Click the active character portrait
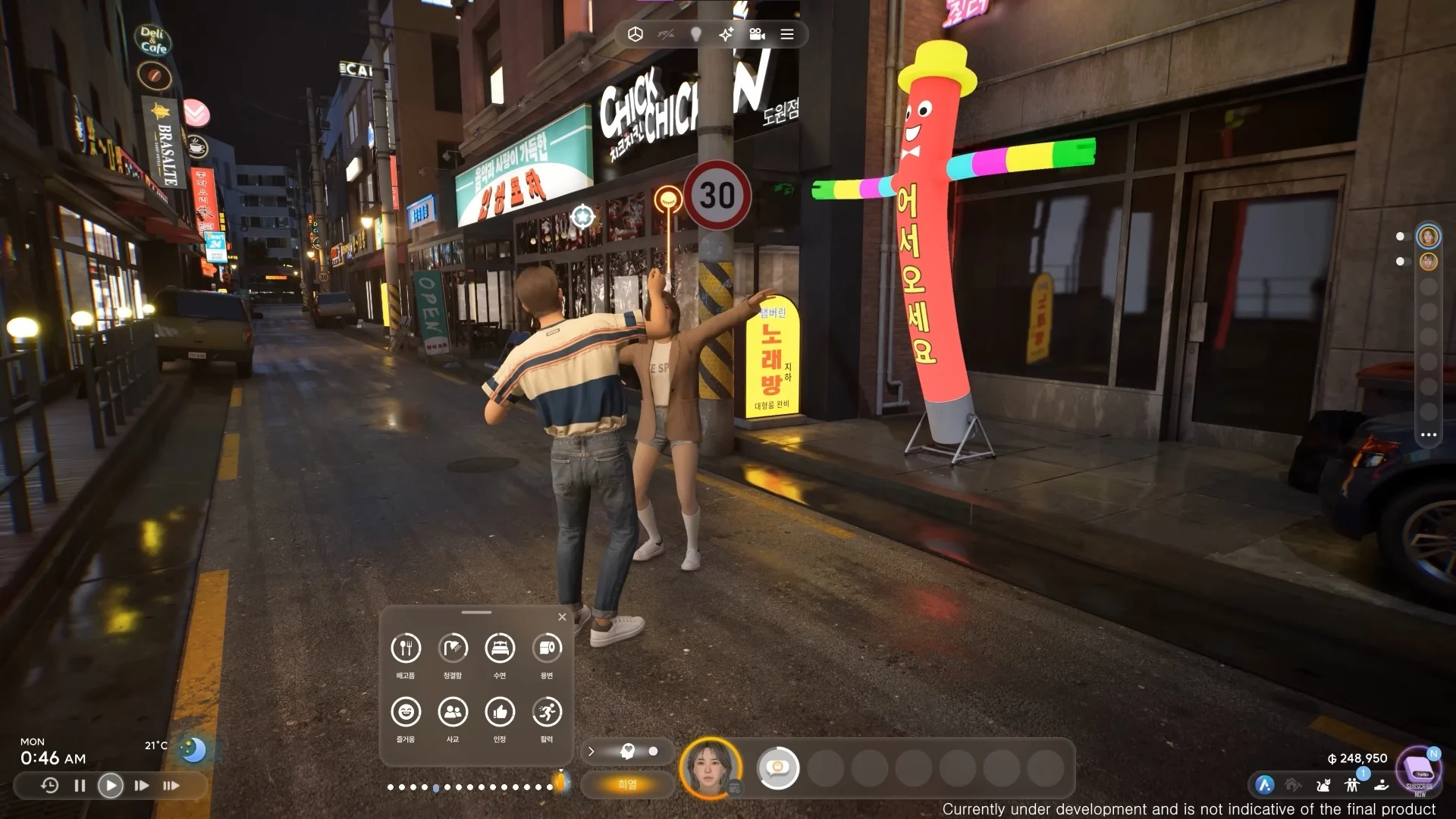Screen dimensions: 1456x819 (x=711, y=767)
